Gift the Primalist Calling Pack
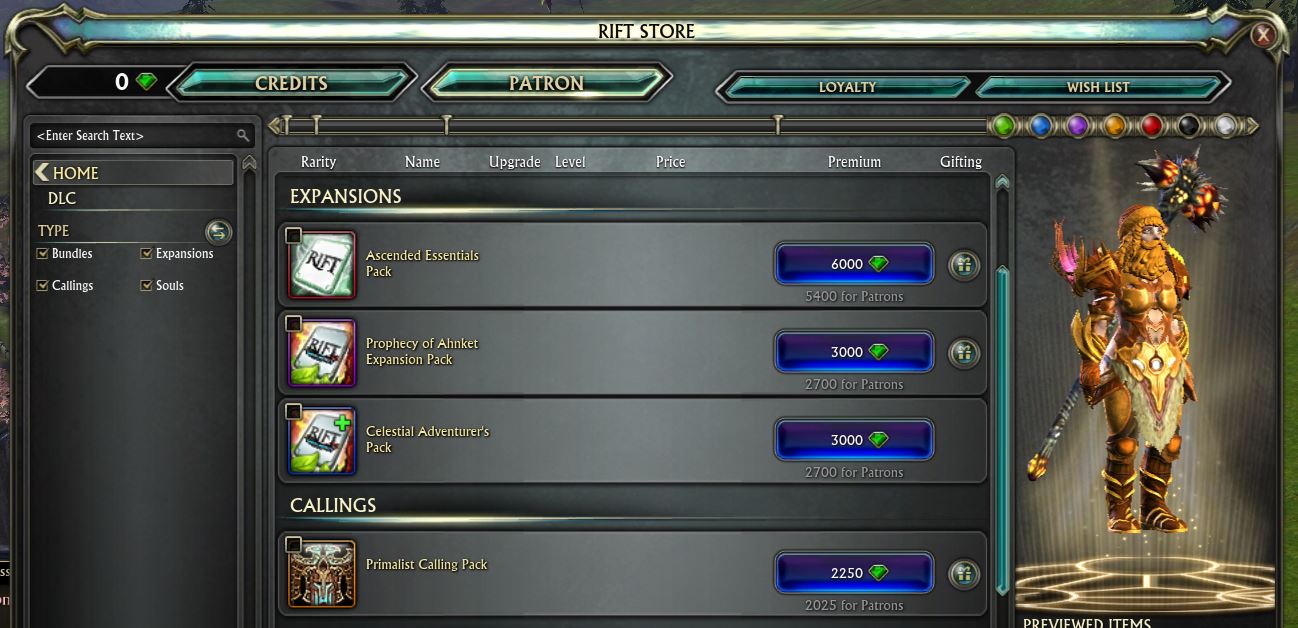 point(963,573)
